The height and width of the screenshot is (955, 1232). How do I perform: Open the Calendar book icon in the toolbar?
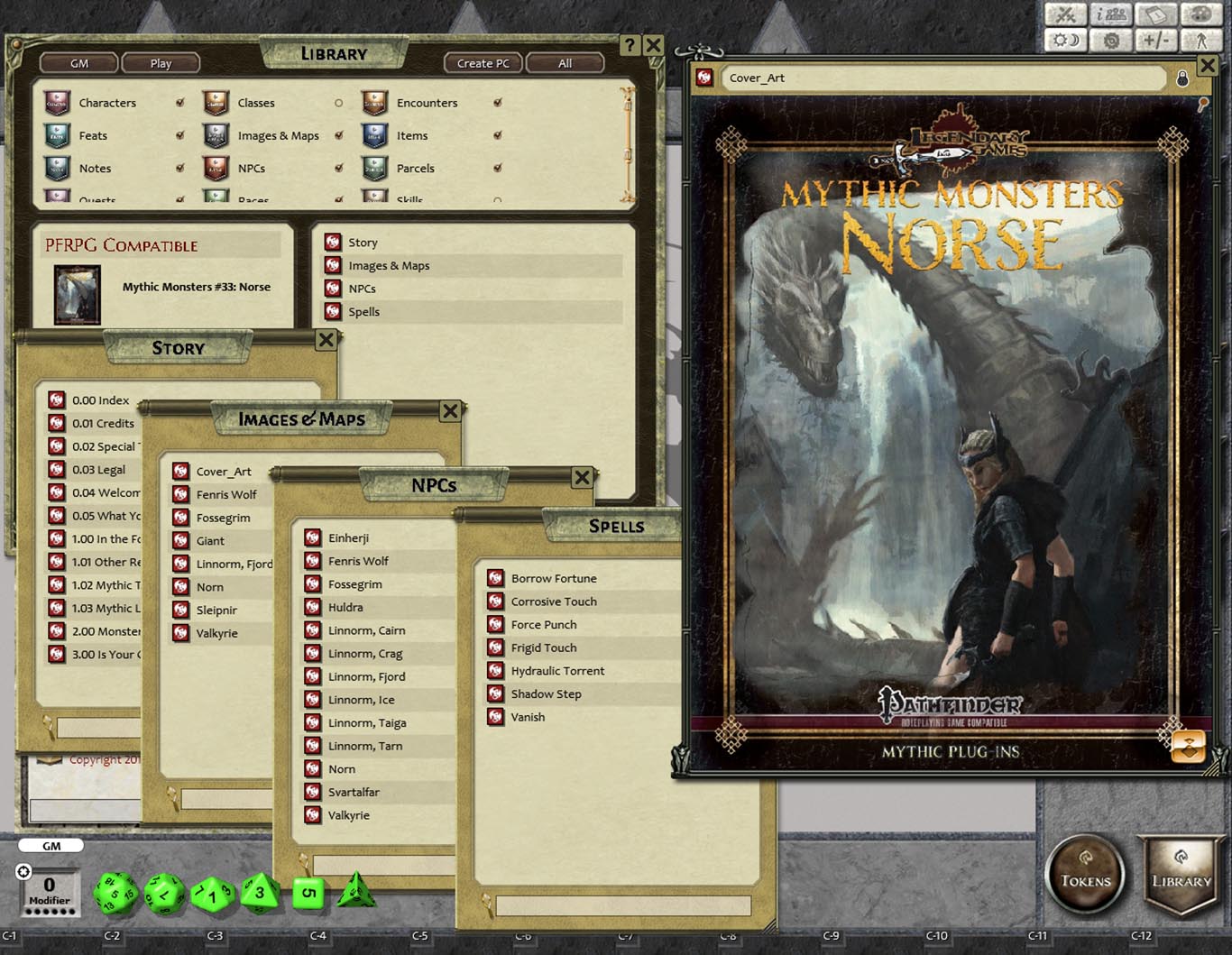tap(1155, 14)
